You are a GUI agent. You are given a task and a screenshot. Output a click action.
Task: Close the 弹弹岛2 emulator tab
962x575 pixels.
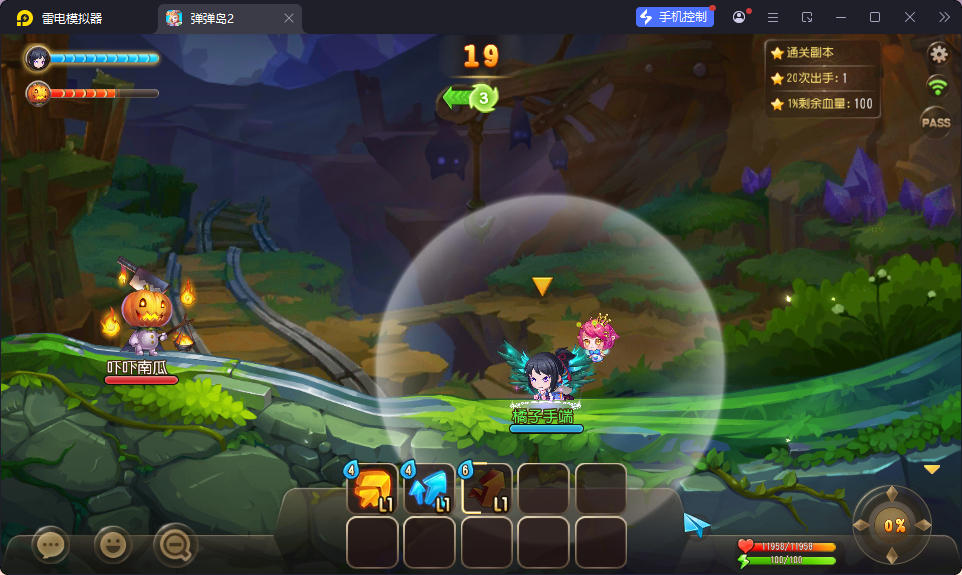pos(289,18)
